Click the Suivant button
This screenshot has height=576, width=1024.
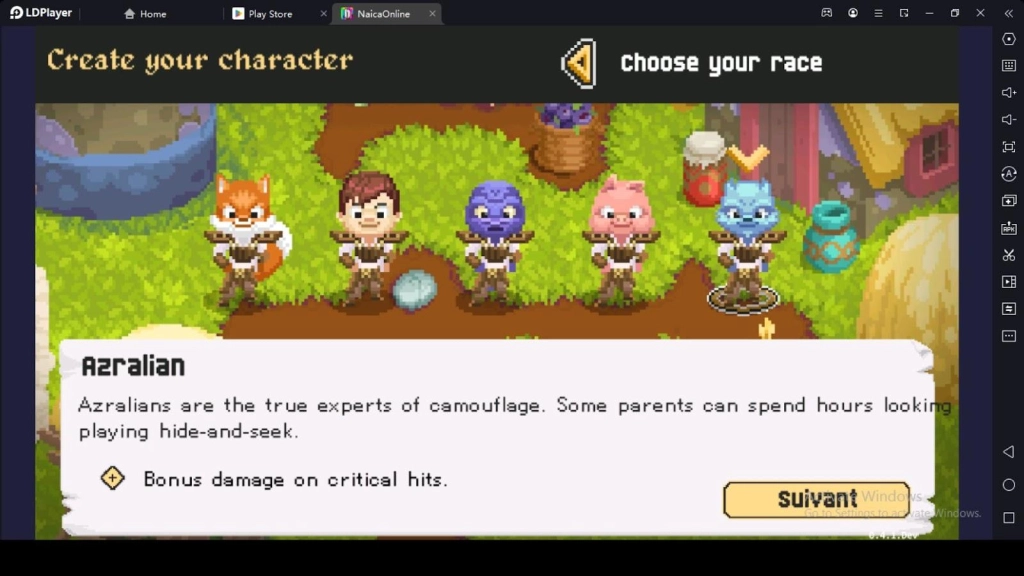pyautogui.click(x=816, y=499)
